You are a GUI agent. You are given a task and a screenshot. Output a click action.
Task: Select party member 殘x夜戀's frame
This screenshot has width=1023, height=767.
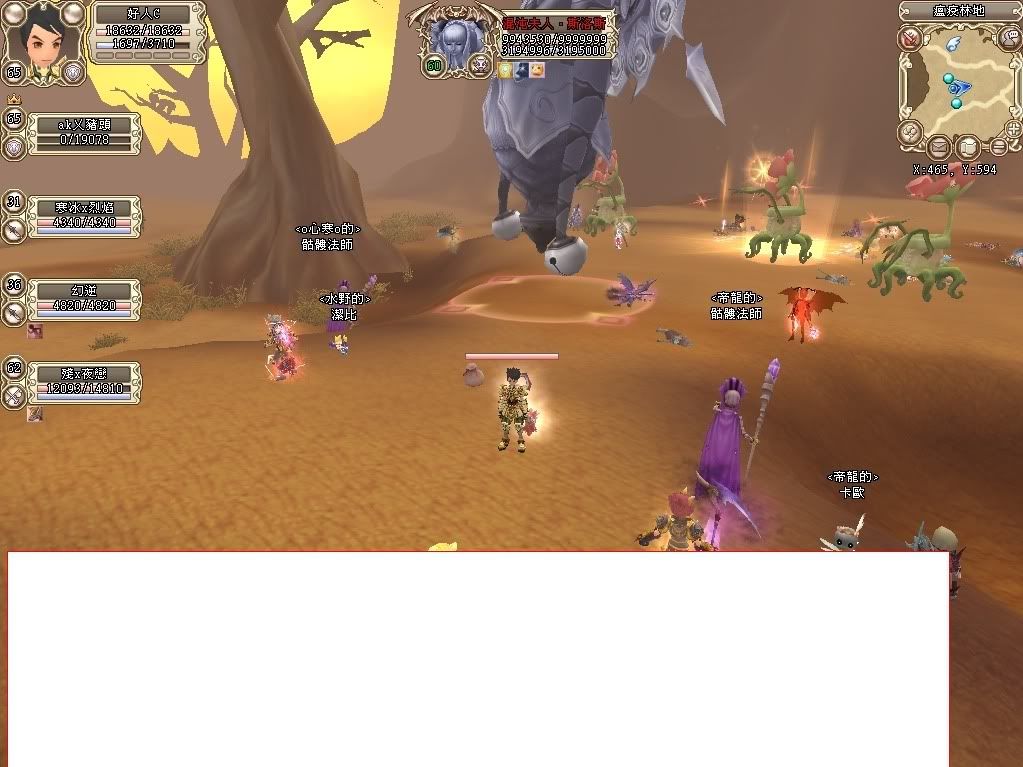[x=84, y=382]
